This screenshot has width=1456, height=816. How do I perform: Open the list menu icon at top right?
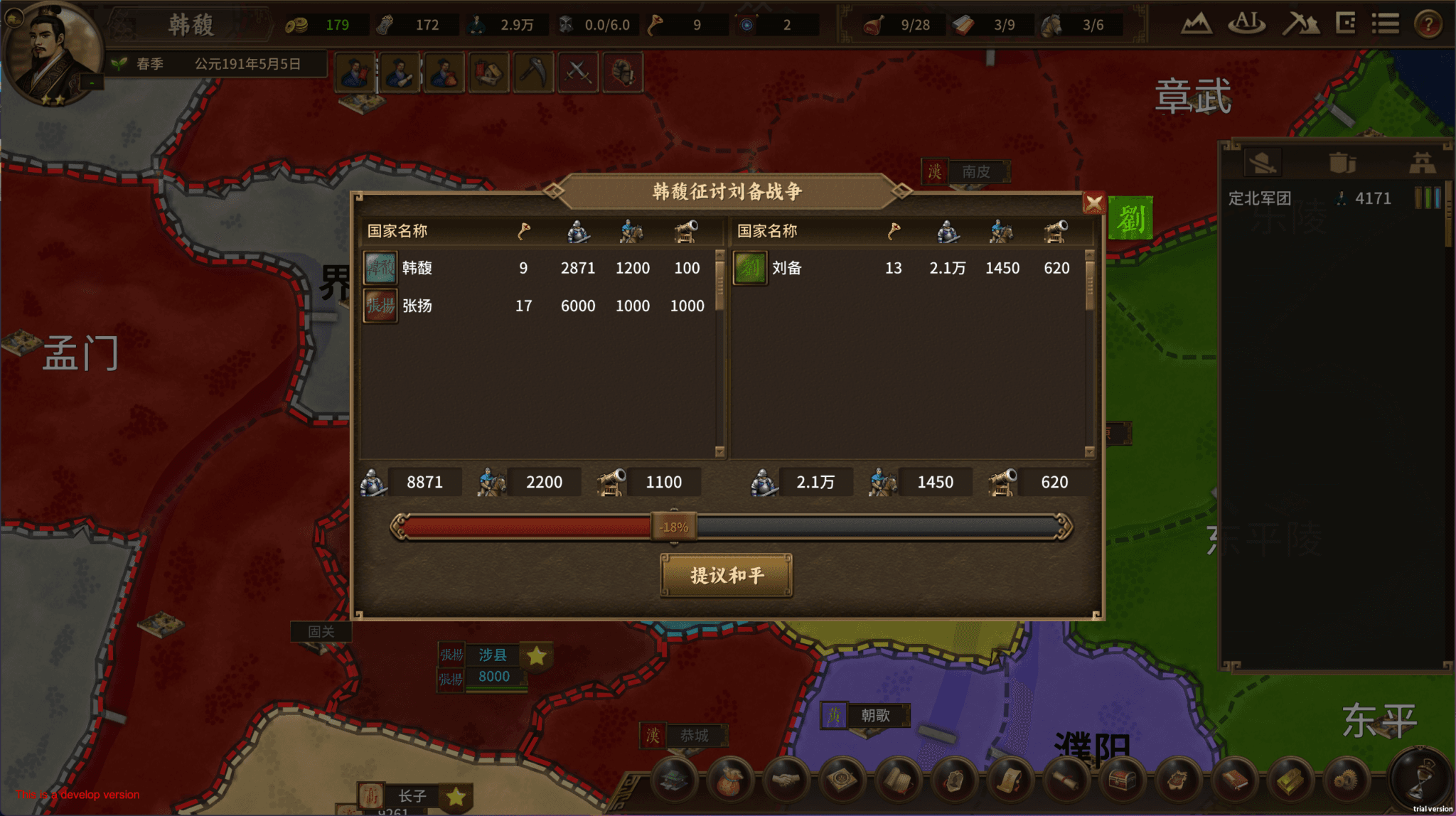[1385, 23]
